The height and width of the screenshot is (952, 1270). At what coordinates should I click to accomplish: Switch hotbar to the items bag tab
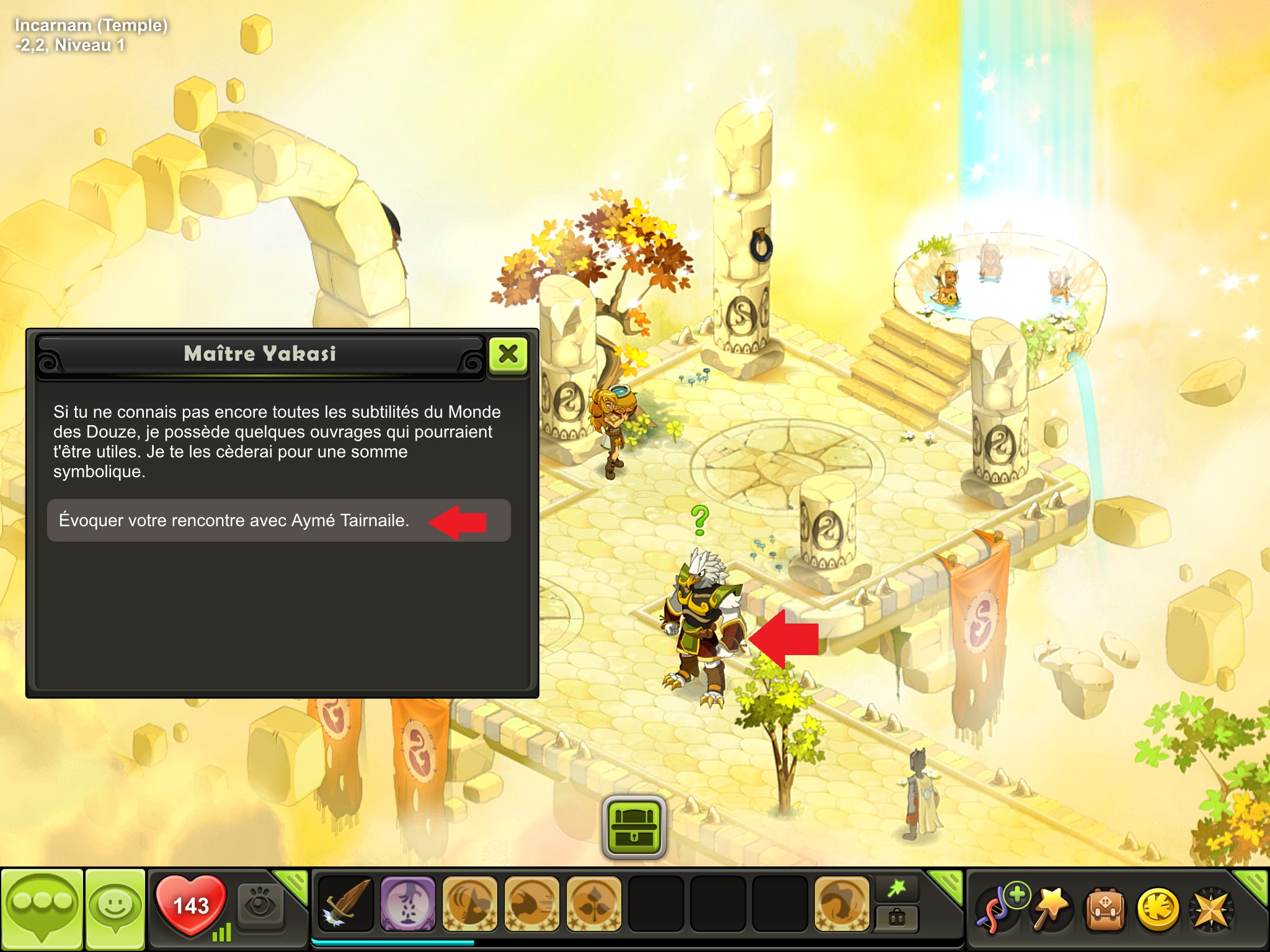897,917
